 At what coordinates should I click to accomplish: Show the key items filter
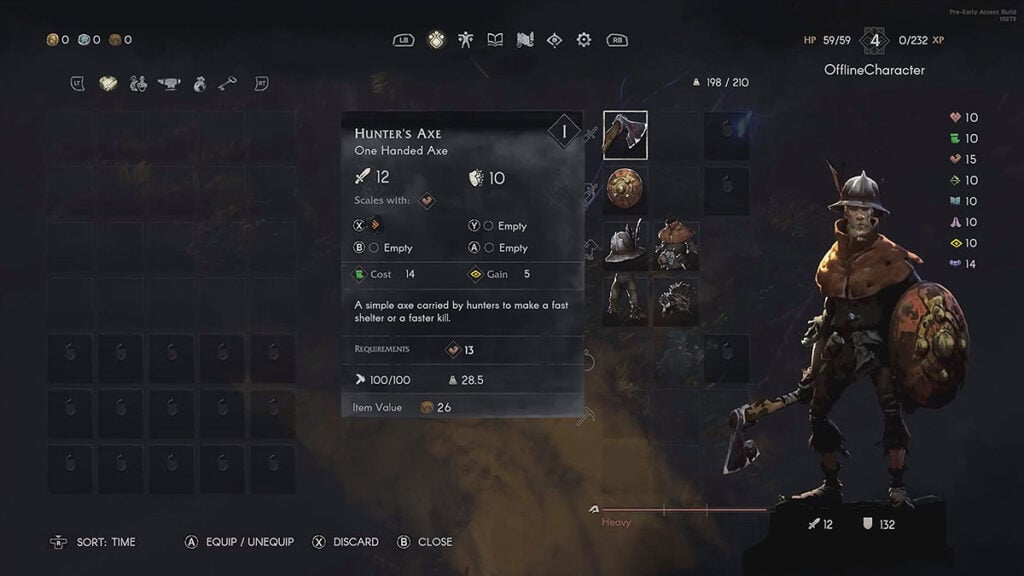[229, 83]
